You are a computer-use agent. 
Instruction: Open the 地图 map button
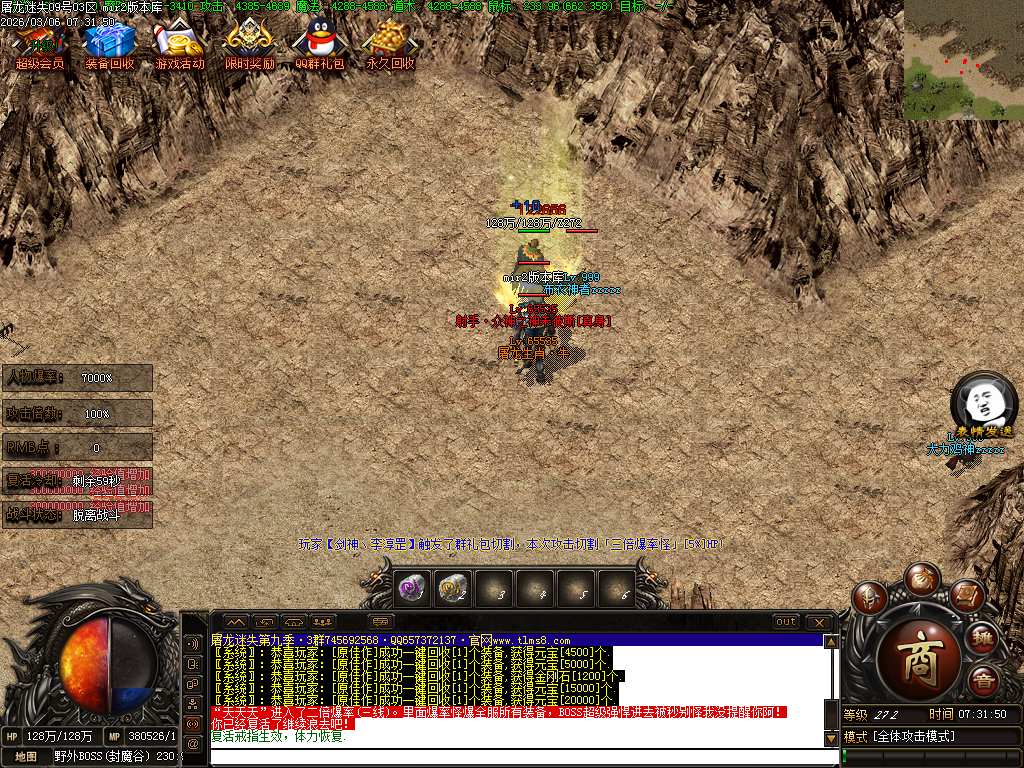click(x=26, y=757)
